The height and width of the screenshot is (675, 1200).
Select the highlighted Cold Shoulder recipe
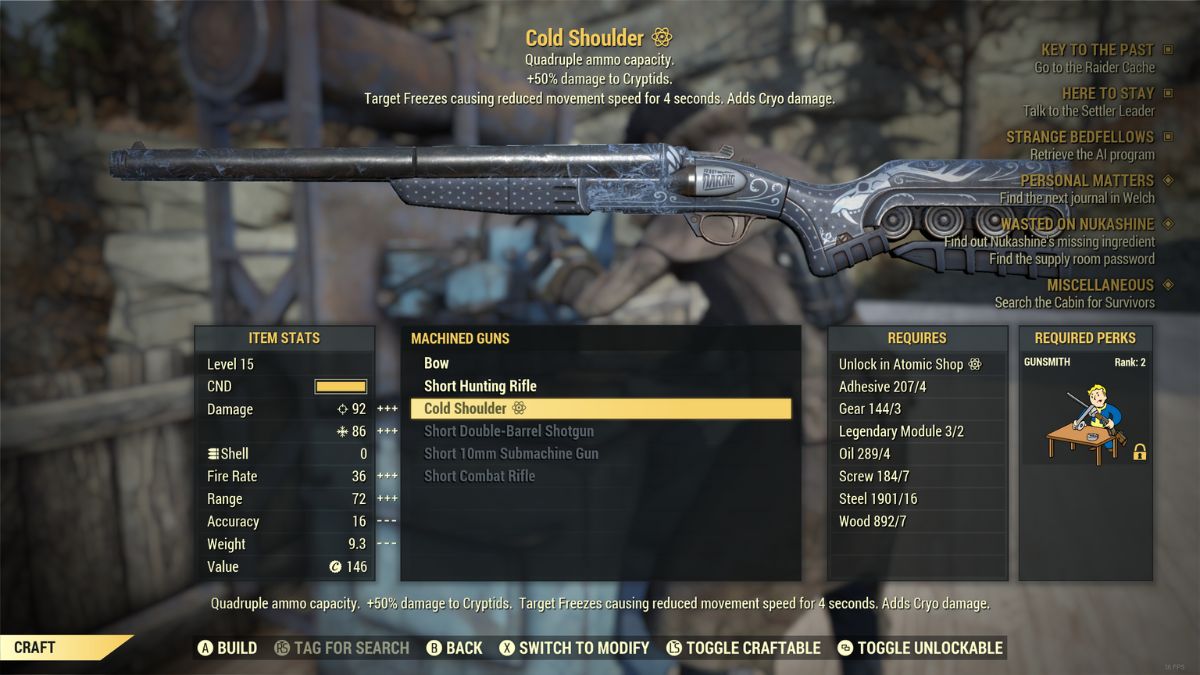(x=600, y=408)
